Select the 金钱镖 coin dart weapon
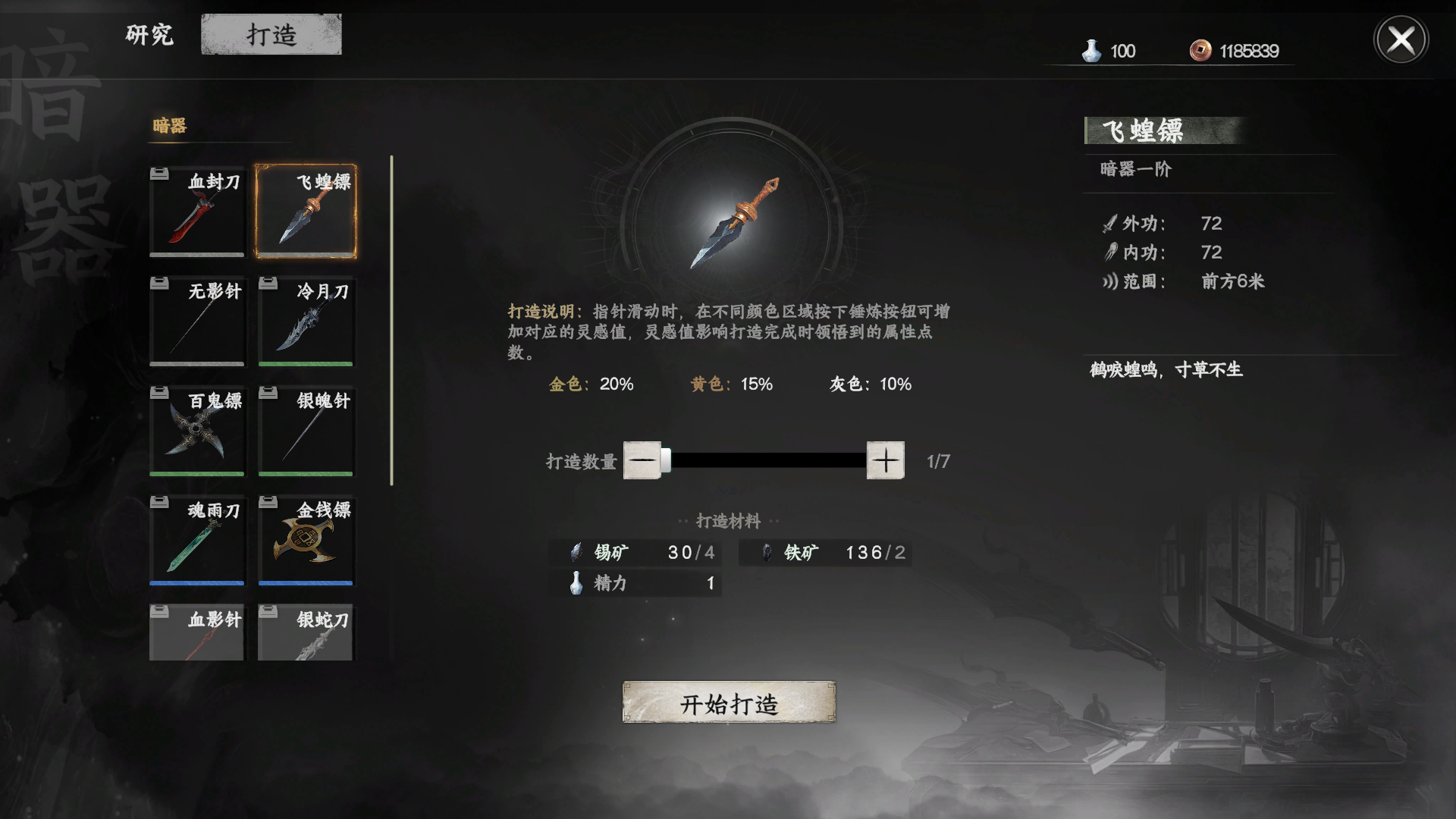The height and width of the screenshot is (819, 1456). coord(305,540)
